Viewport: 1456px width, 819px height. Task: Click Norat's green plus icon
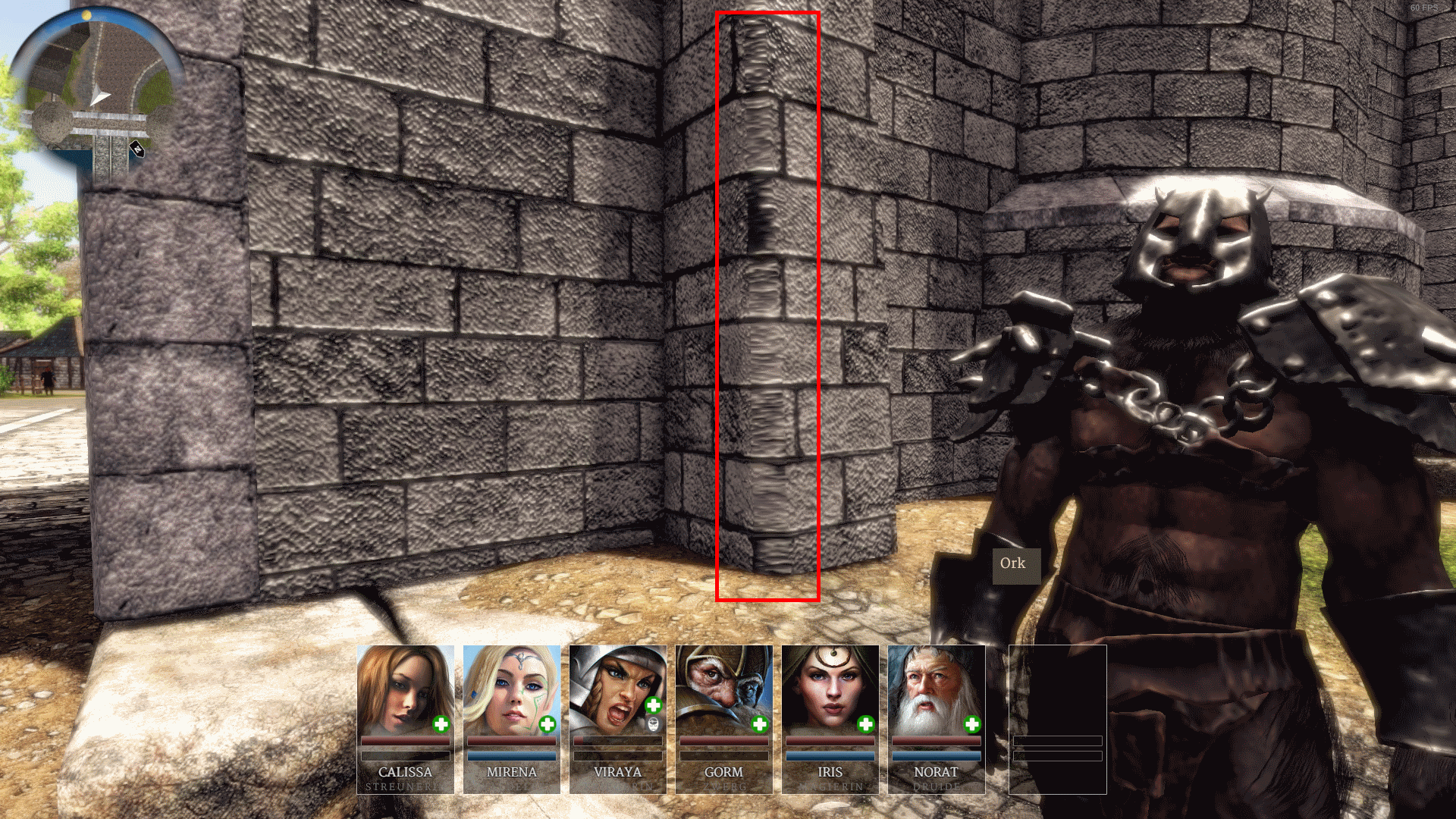(x=972, y=724)
